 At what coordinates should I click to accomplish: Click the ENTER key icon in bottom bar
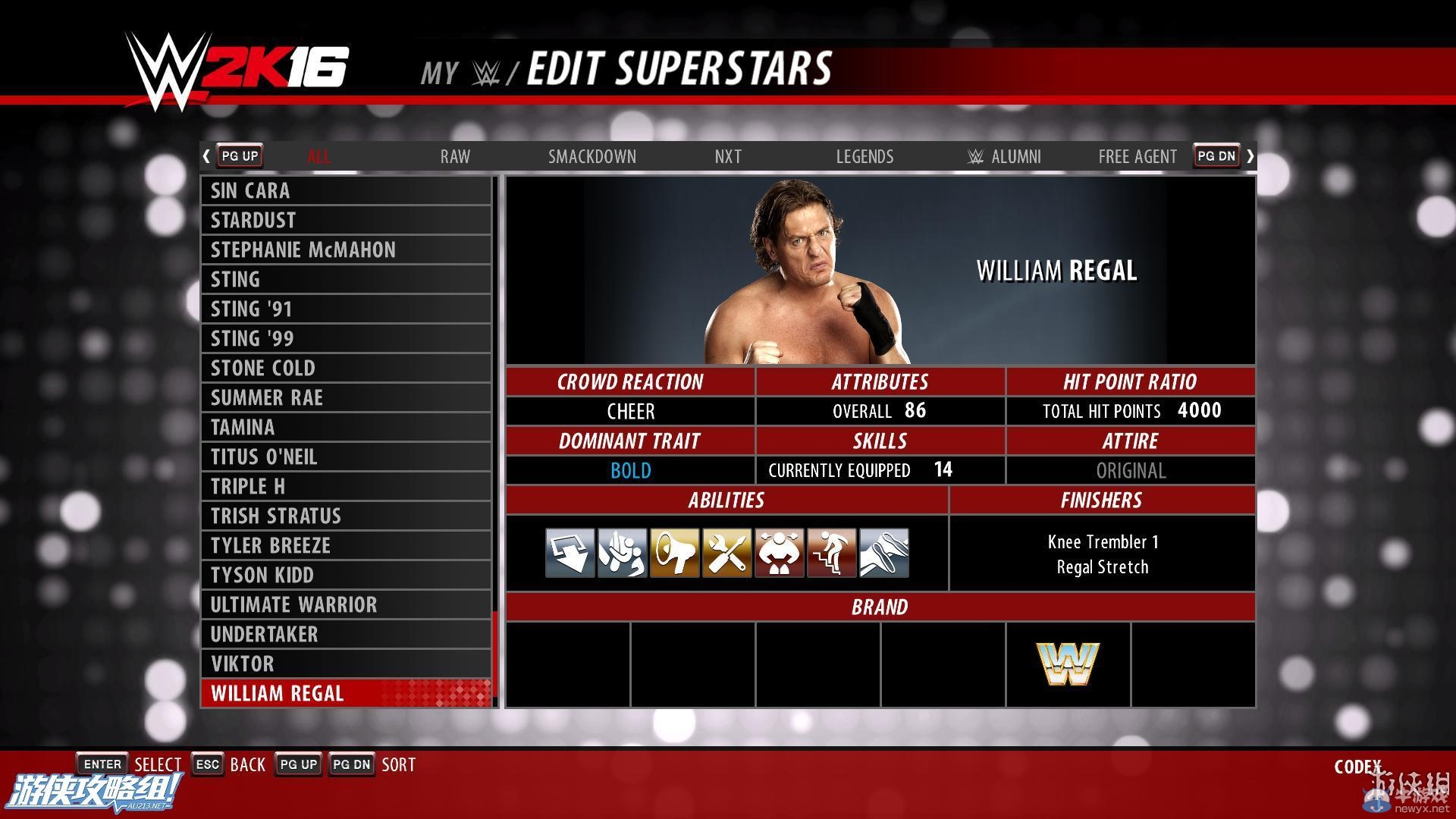coord(102,764)
